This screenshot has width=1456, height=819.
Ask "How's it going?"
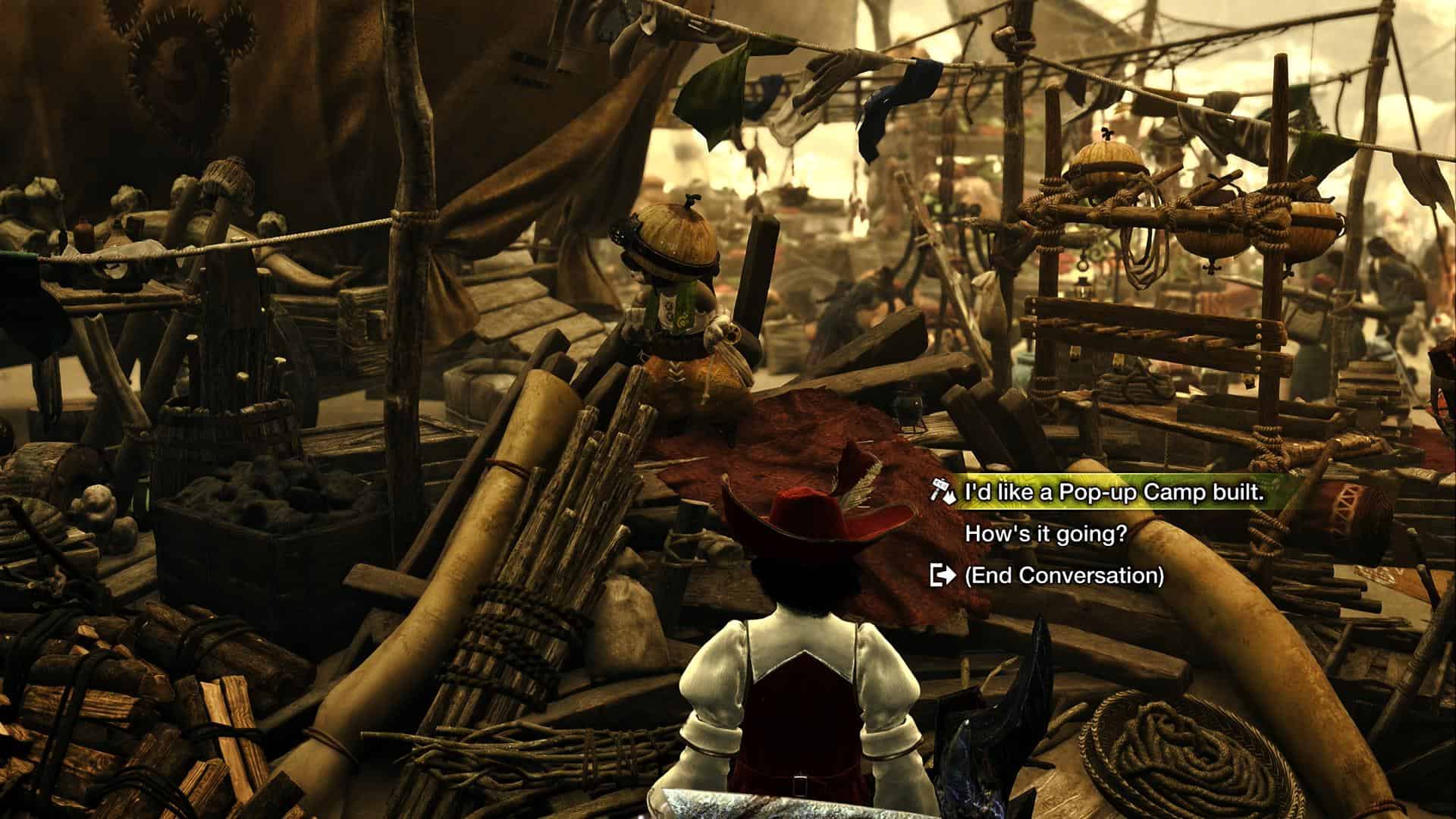pyautogui.click(x=1046, y=534)
